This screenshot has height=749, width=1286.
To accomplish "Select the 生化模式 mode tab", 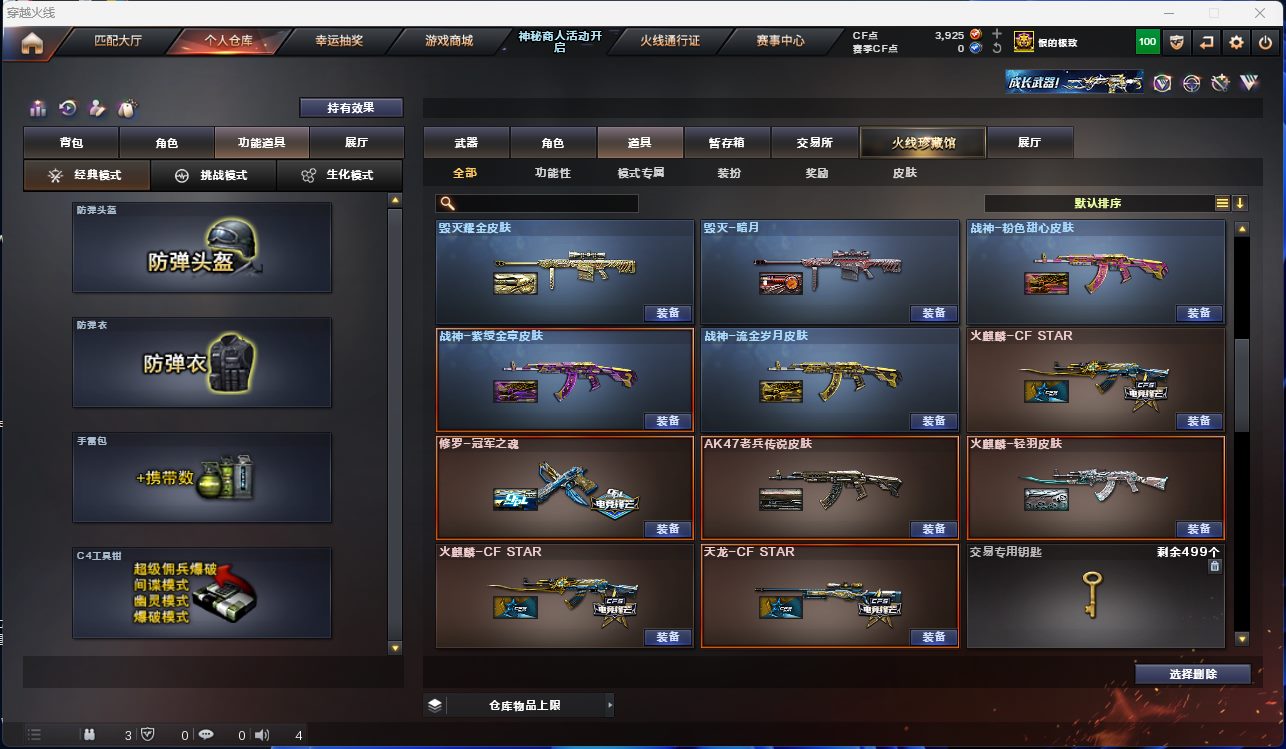I will (339, 175).
